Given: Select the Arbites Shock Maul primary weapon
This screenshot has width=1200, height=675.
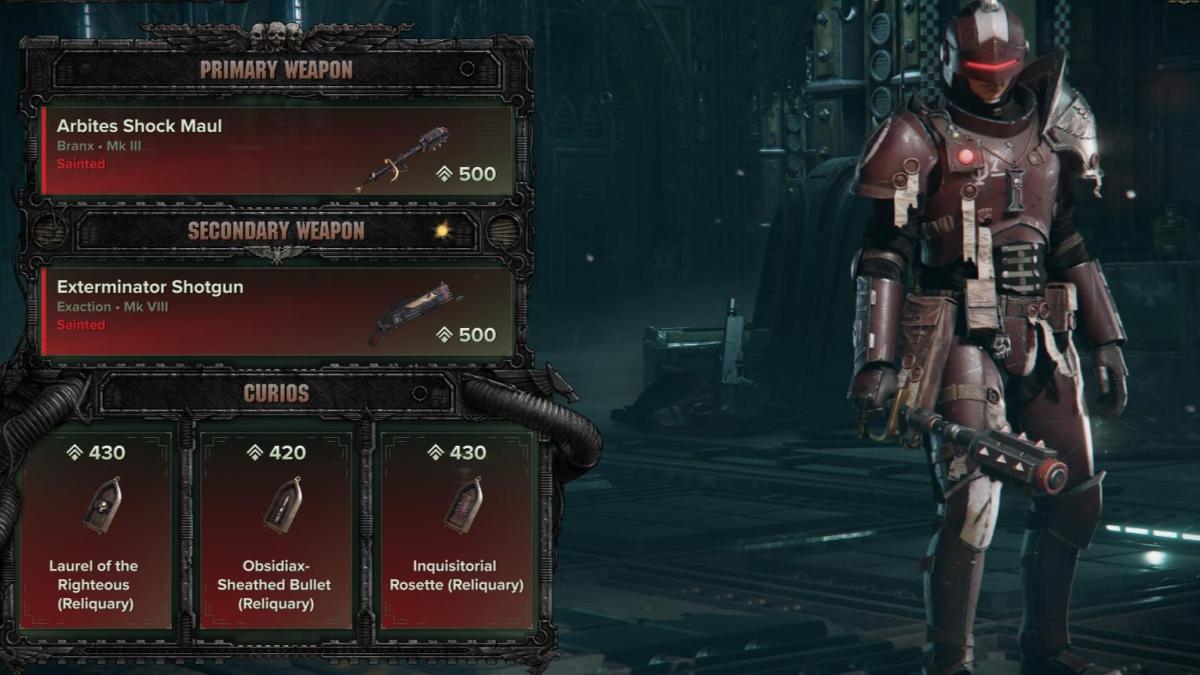Looking at the screenshot, I should click(277, 150).
